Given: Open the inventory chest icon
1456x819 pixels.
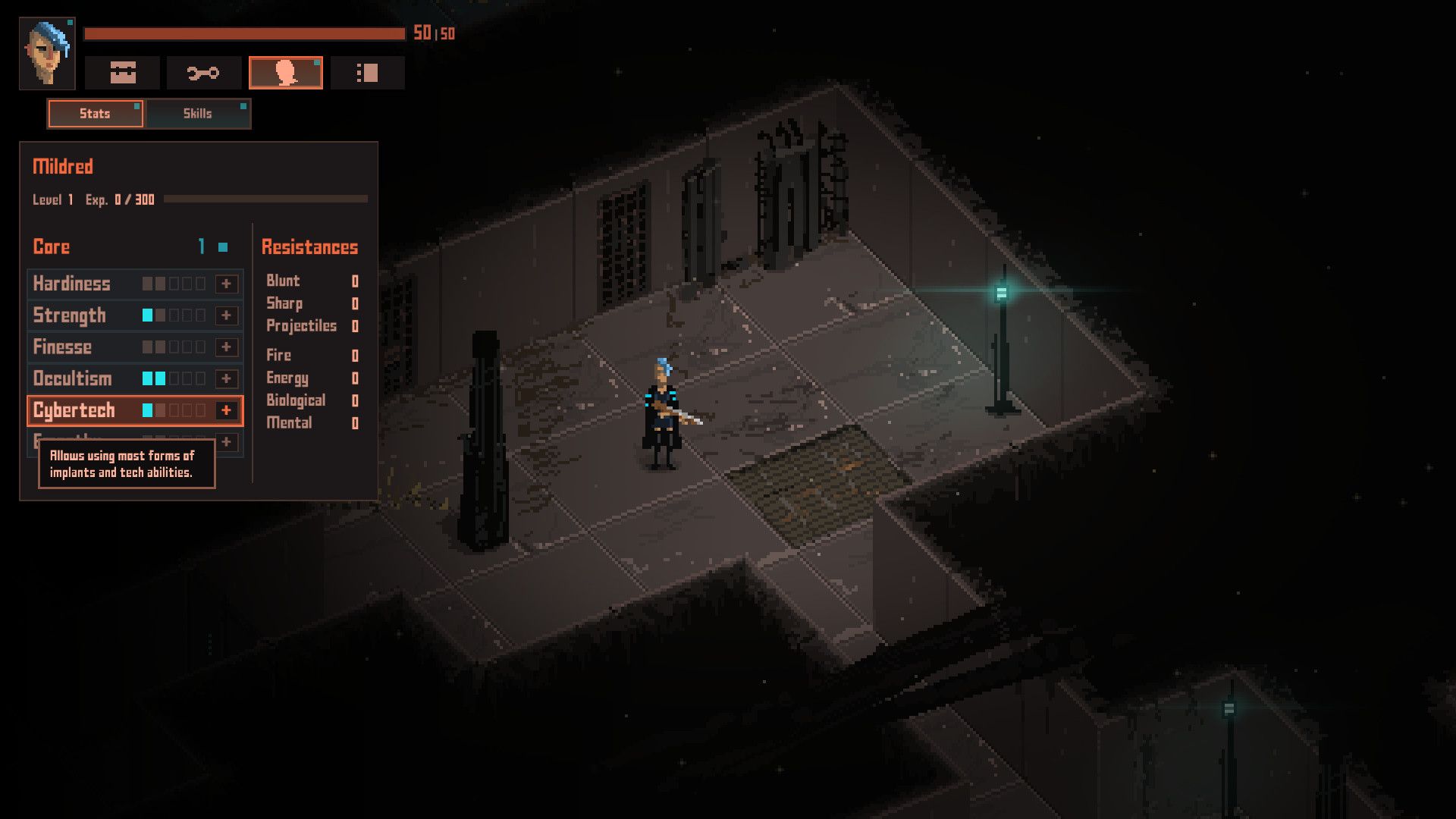Looking at the screenshot, I should point(124,72).
